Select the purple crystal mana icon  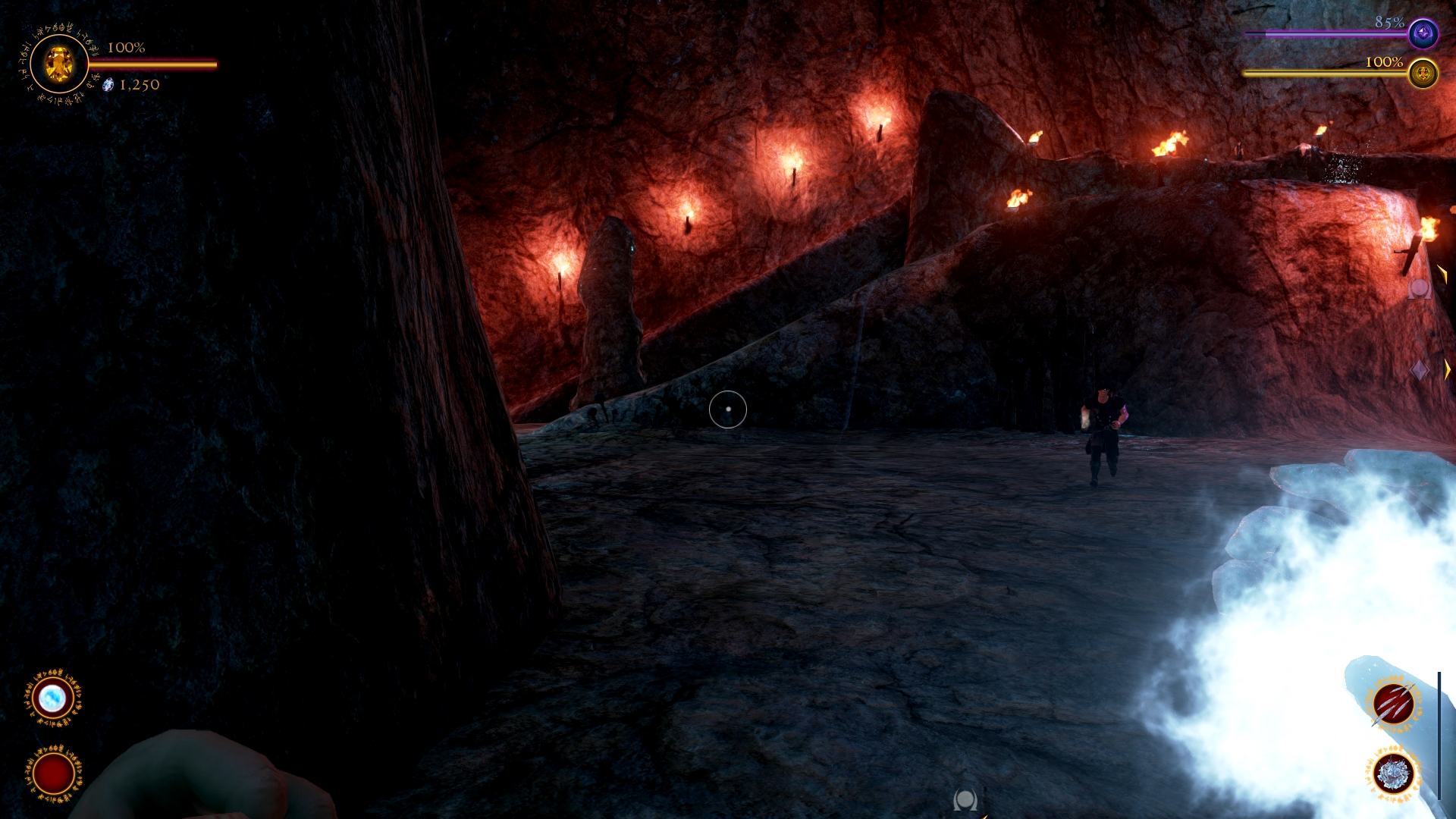[1423, 34]
